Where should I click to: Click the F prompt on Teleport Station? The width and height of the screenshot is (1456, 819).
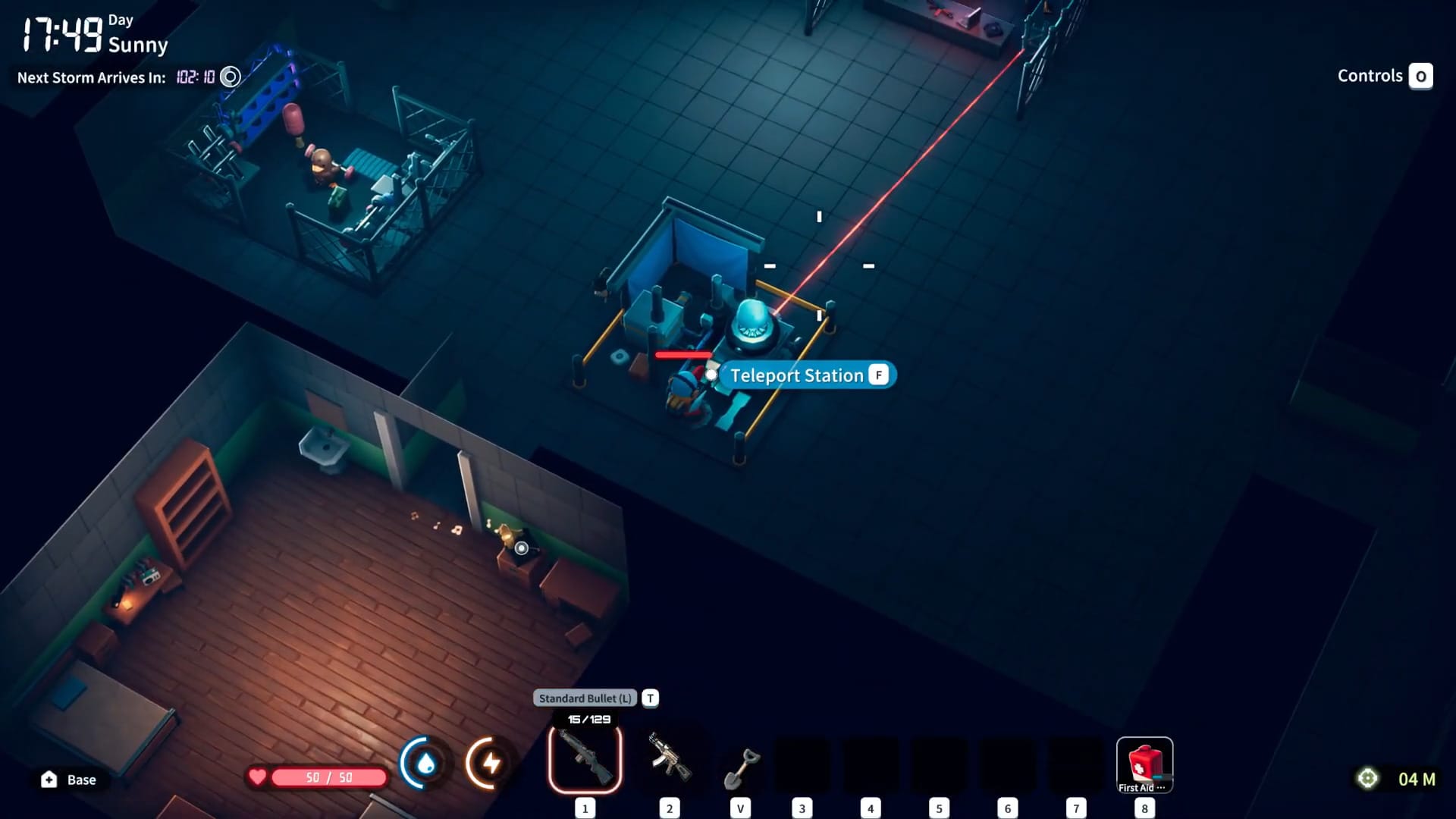click(x=877, y=375)
